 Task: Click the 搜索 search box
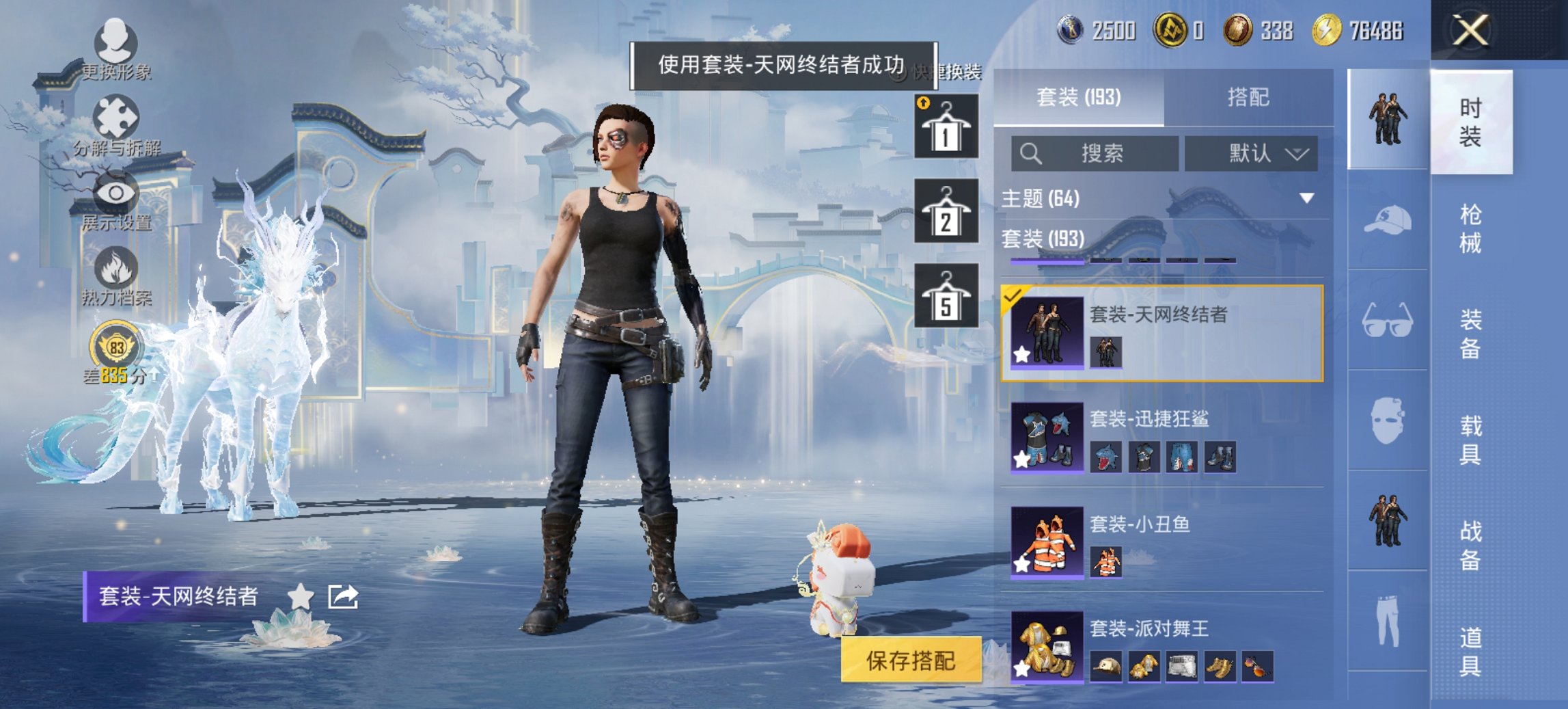pyautogui.click(x=1095, y=153)
